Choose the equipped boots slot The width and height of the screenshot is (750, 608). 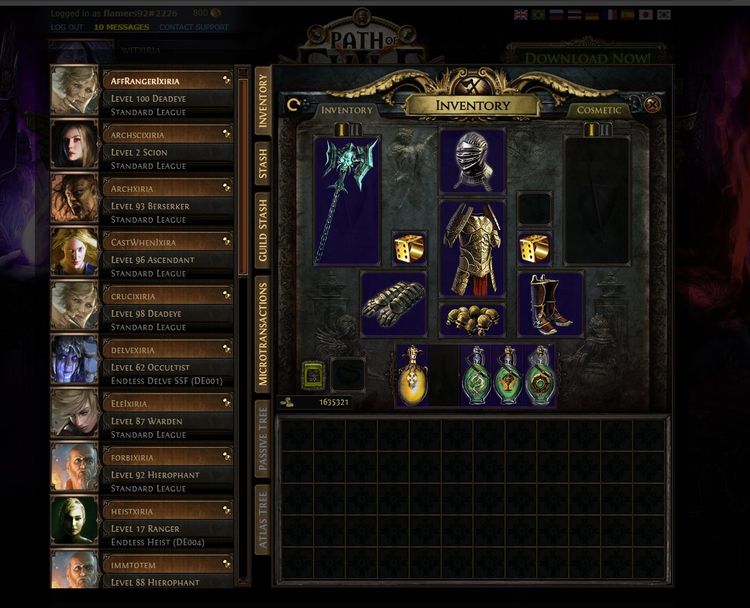click(550, 303)
